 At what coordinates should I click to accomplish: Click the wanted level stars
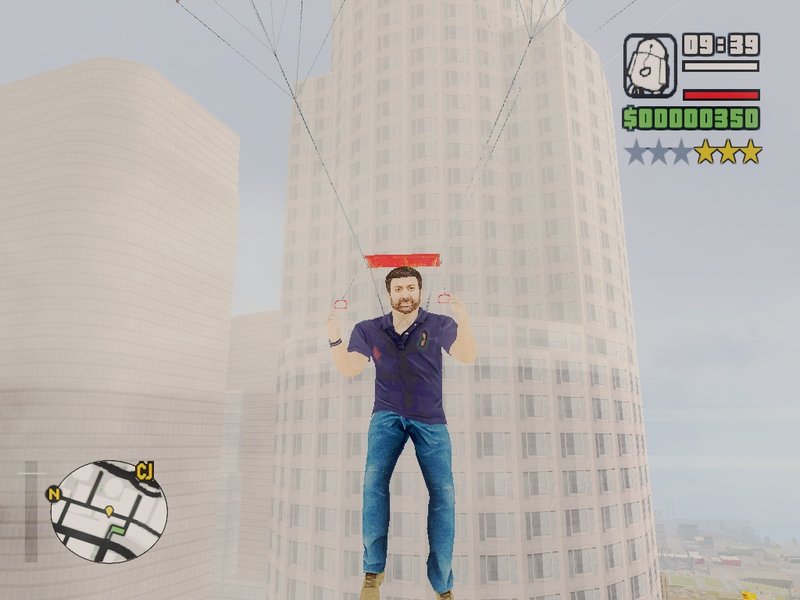pos(693,152)
